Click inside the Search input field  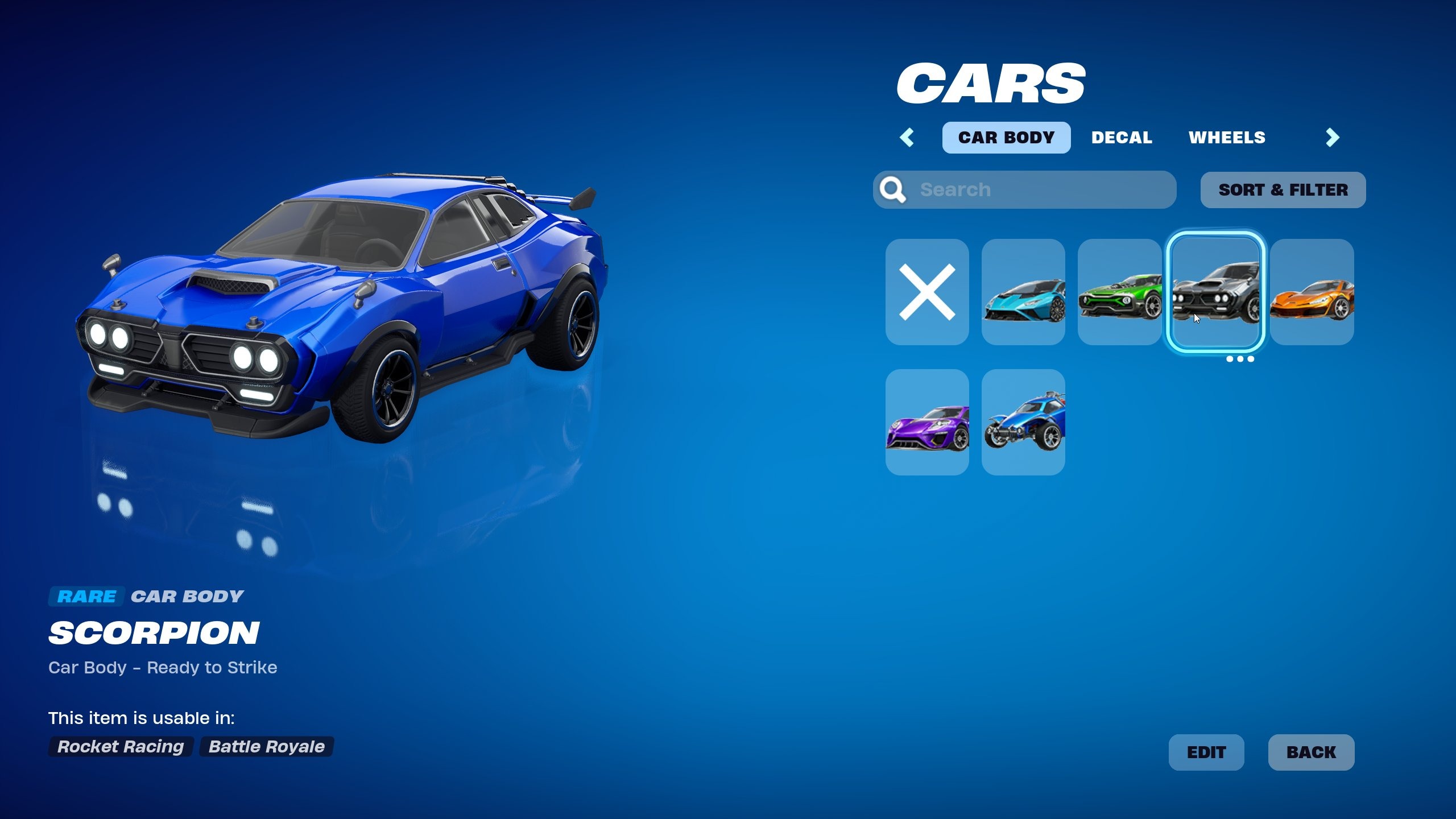tap(1024, 189)
